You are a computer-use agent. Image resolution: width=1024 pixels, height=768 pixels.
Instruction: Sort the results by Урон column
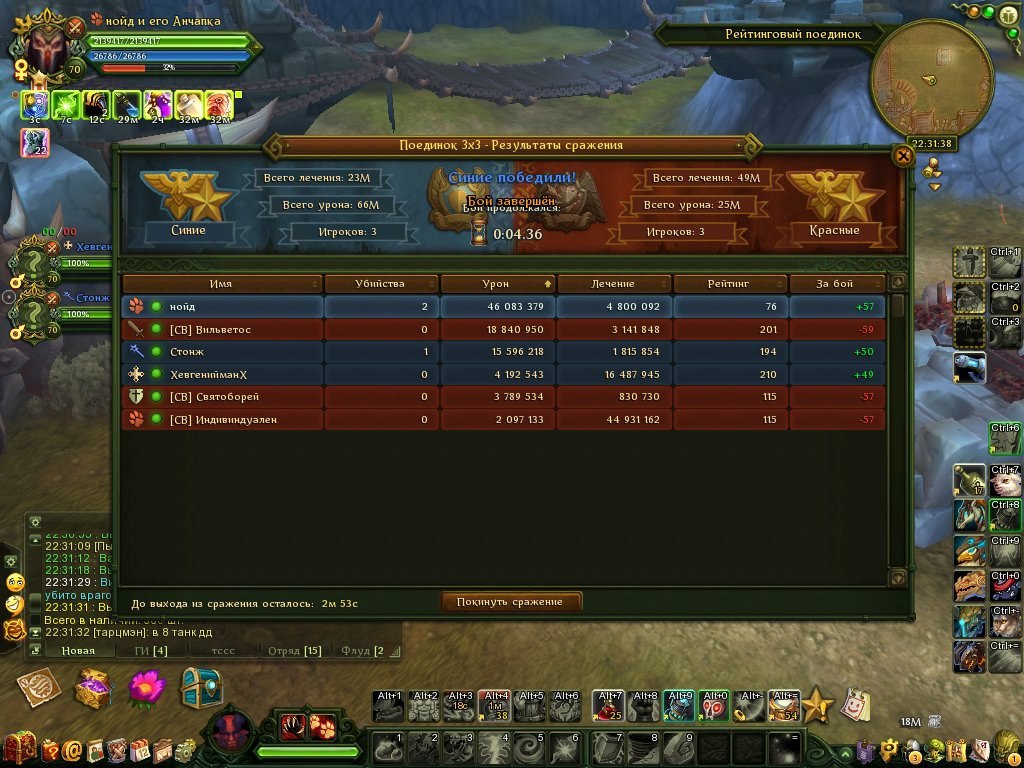[496, 284]
